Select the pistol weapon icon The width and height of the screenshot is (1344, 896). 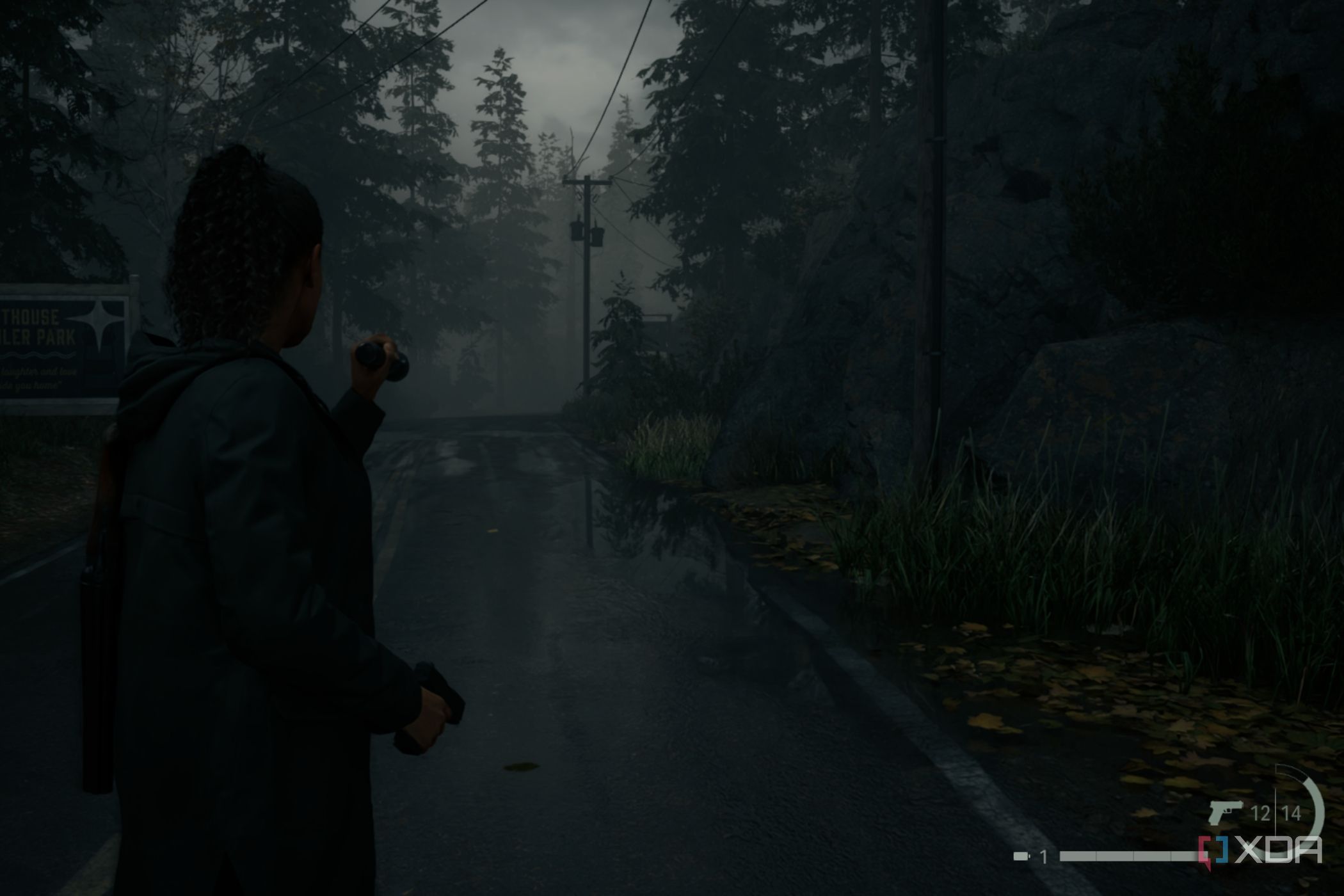click(x=1224, y=812)
